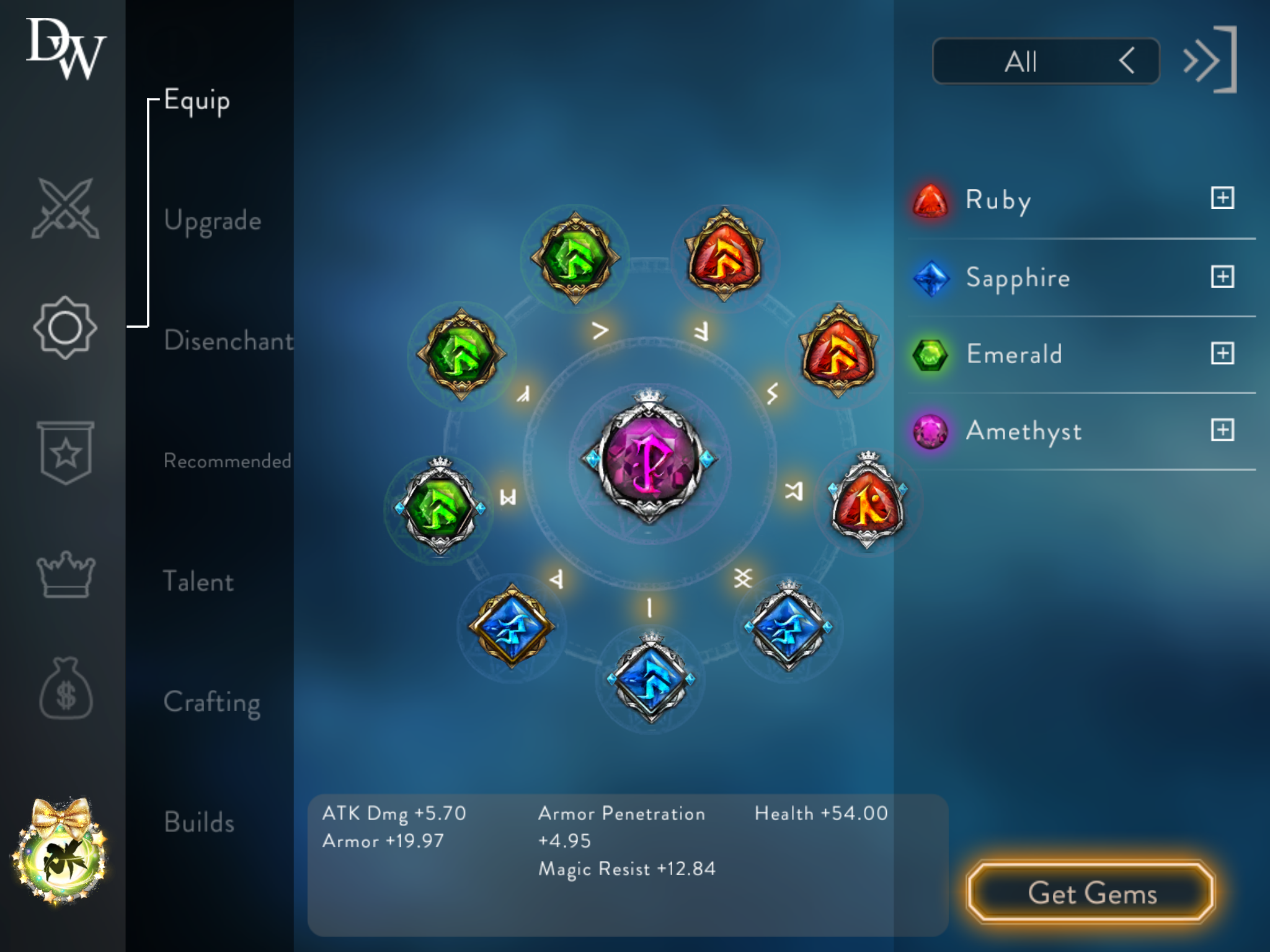
Task: Go to the Crafting tab
Action: pyautogui.click(x=211, y=702)
